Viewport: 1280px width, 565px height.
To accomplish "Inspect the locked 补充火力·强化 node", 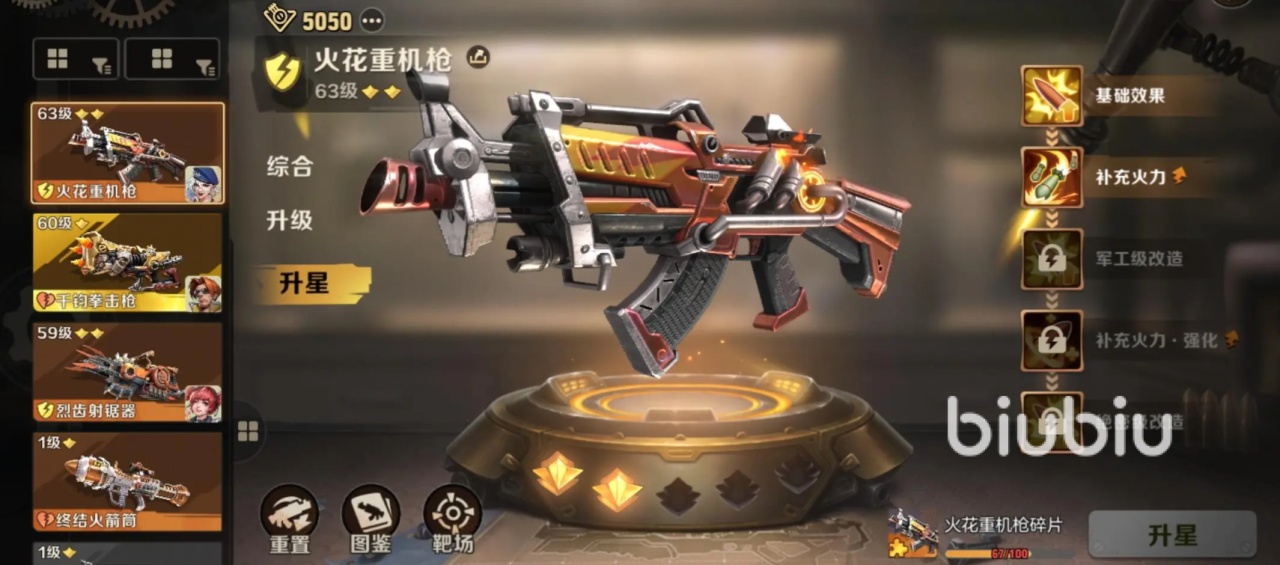I will click(1052, 341).
